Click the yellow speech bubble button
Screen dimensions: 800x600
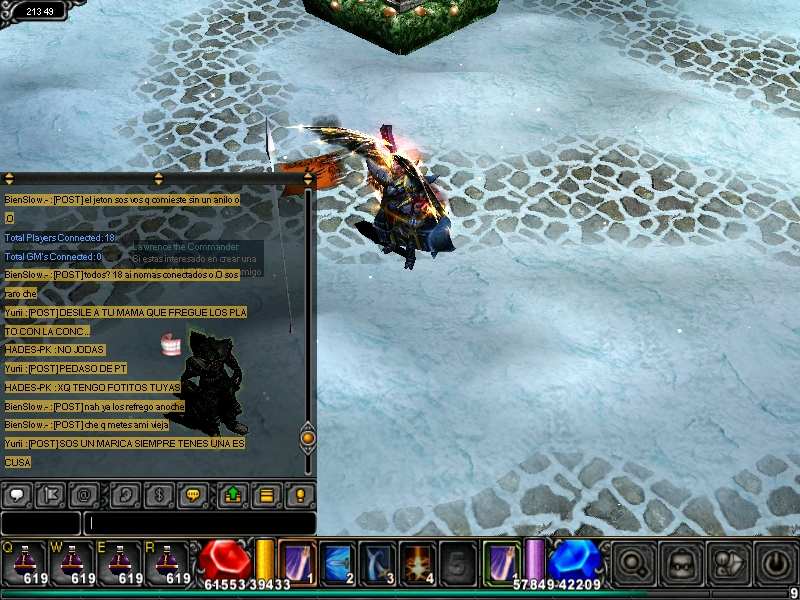tap(192, 494)
